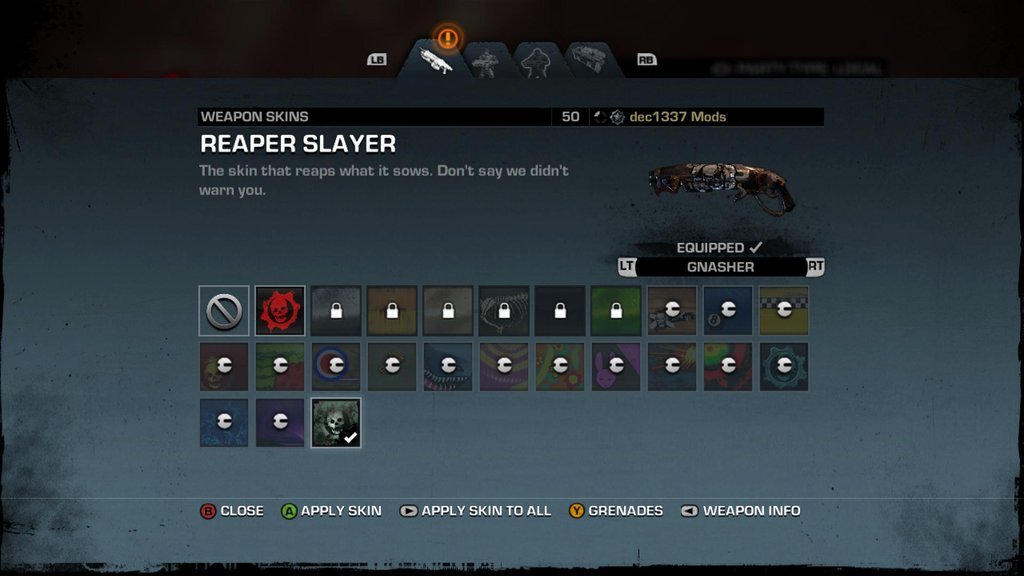Select the 8-ball dark blue skin
The image size is (1024, 576).
click(x=727, y=311)
